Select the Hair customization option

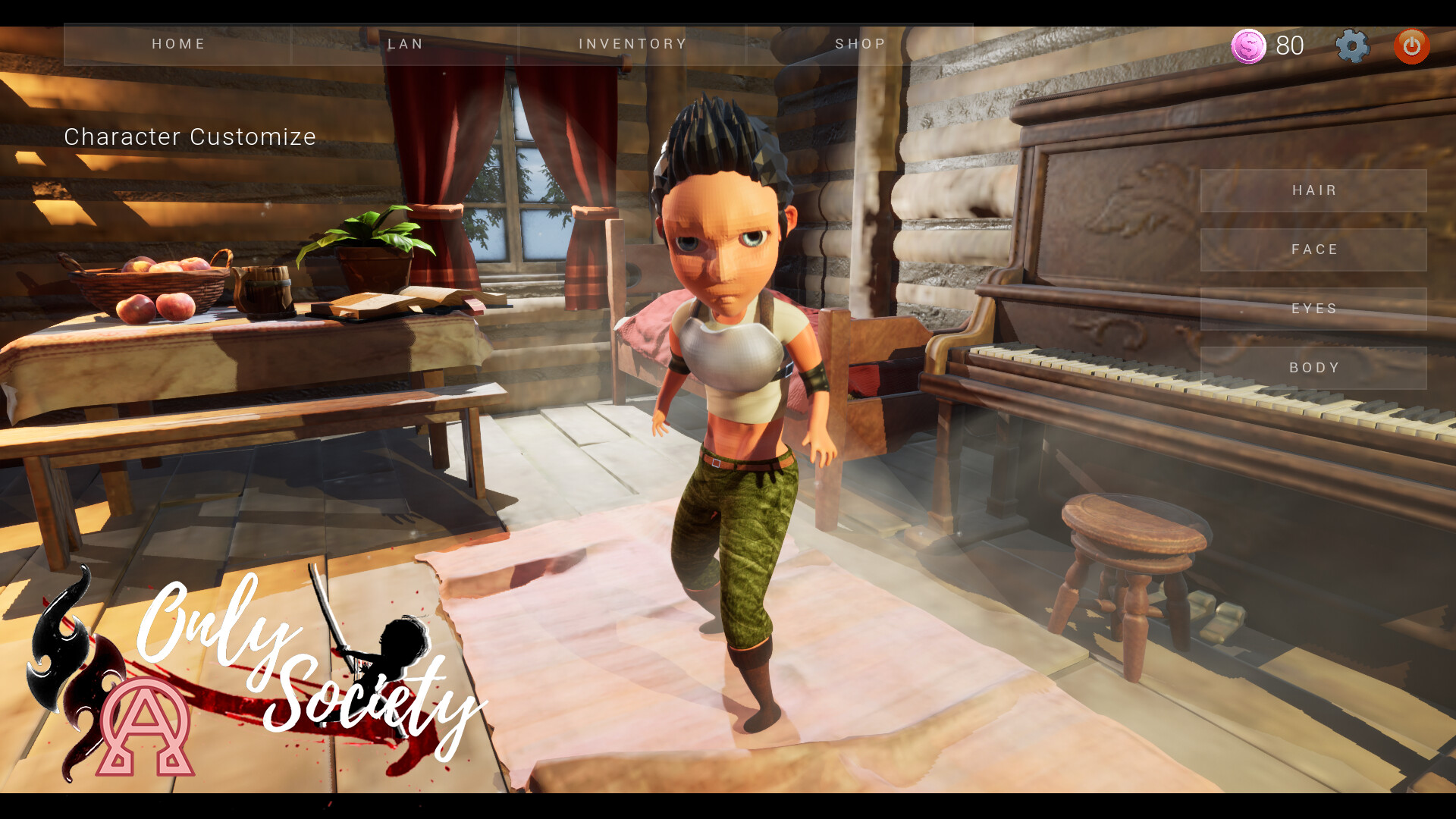[x=1313, y=190]
